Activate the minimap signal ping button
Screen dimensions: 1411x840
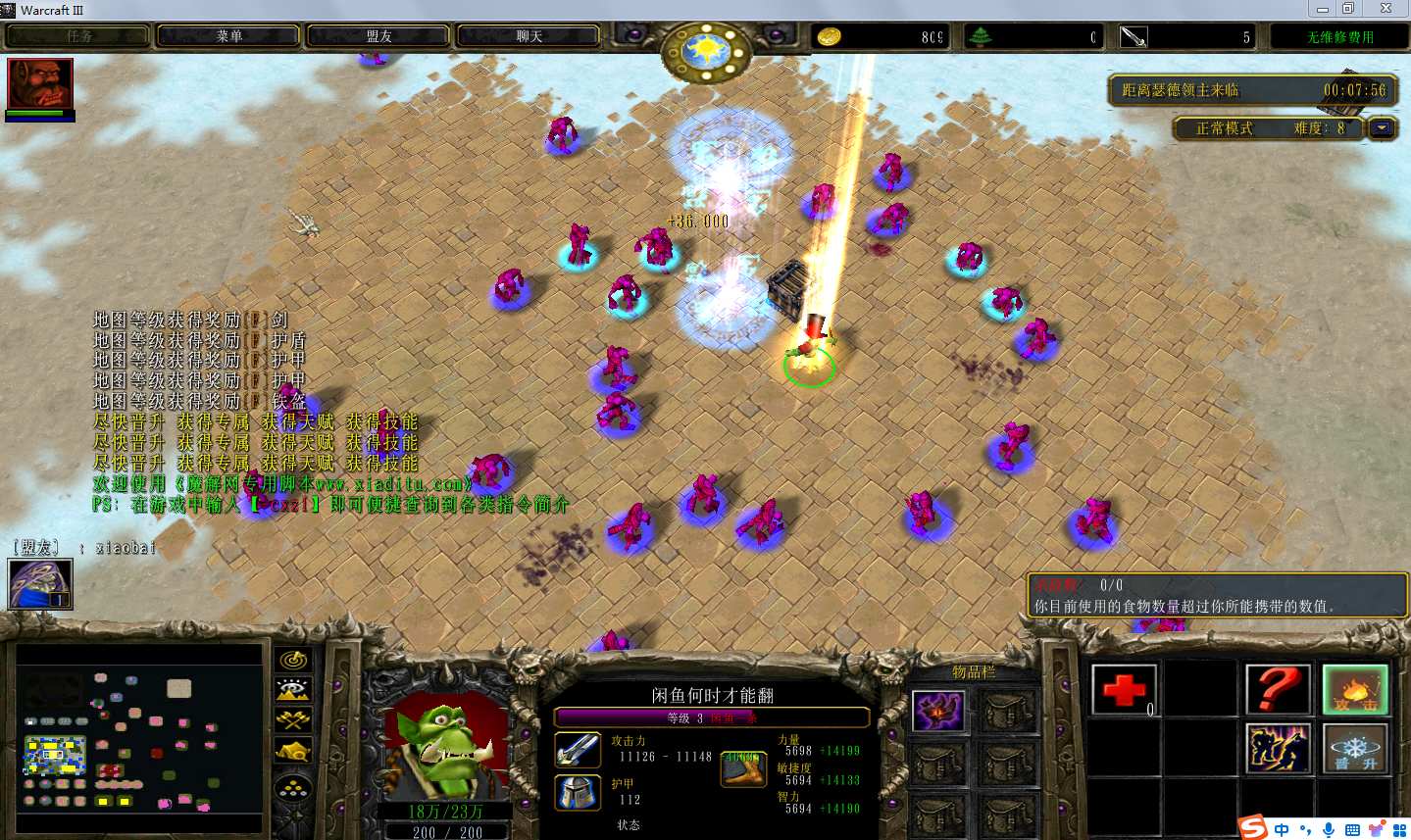coord(293,661)
